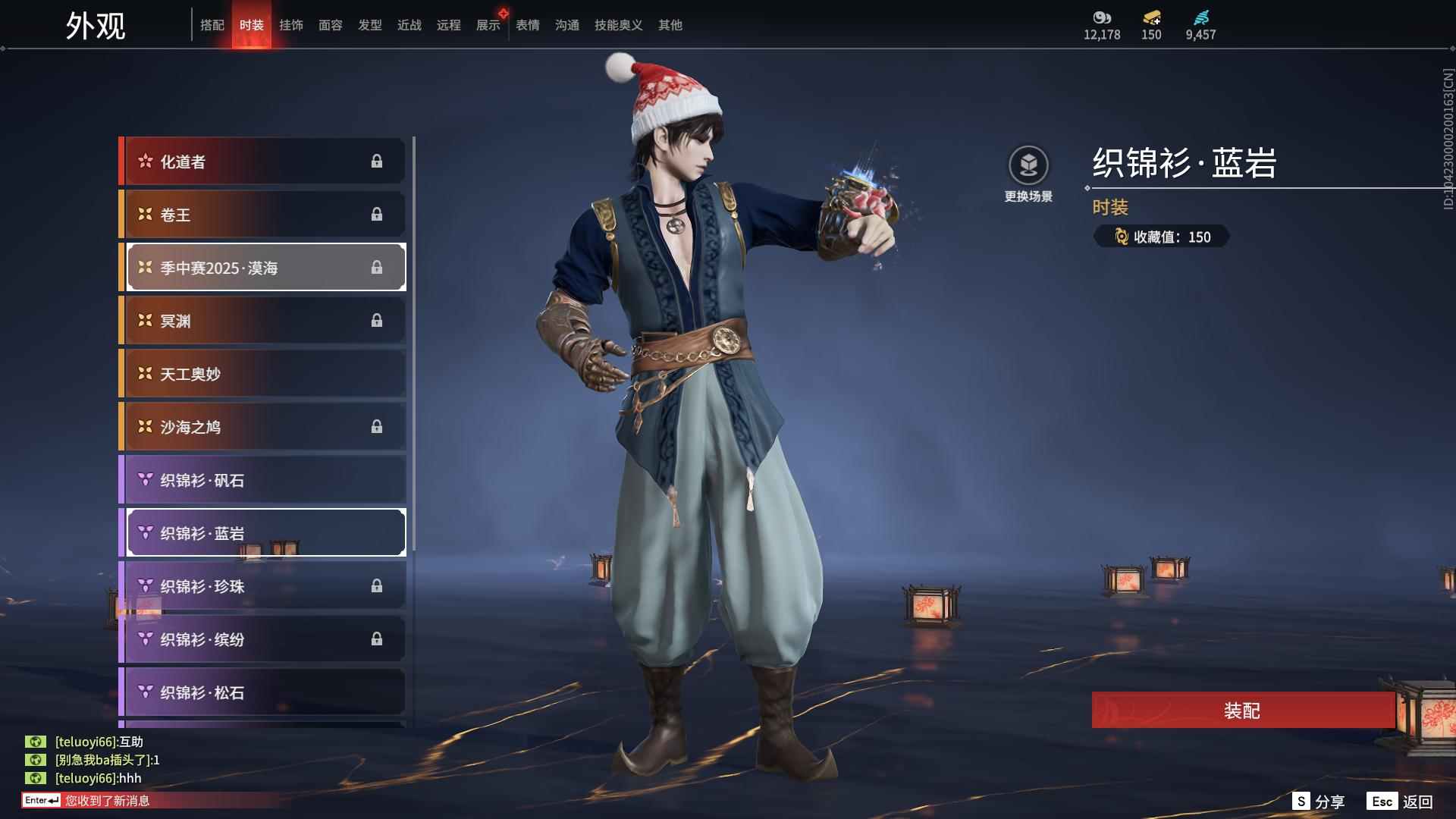Switch to the 发型 tab

[x=370, y=25]
